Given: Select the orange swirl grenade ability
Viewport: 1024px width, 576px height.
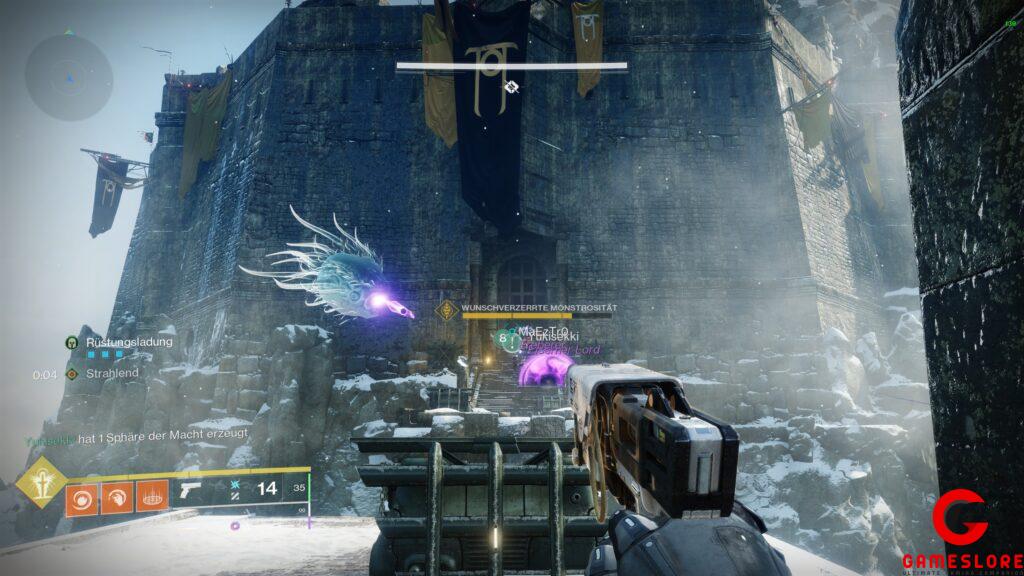Looking at the screenshot, I should (82, 497).
